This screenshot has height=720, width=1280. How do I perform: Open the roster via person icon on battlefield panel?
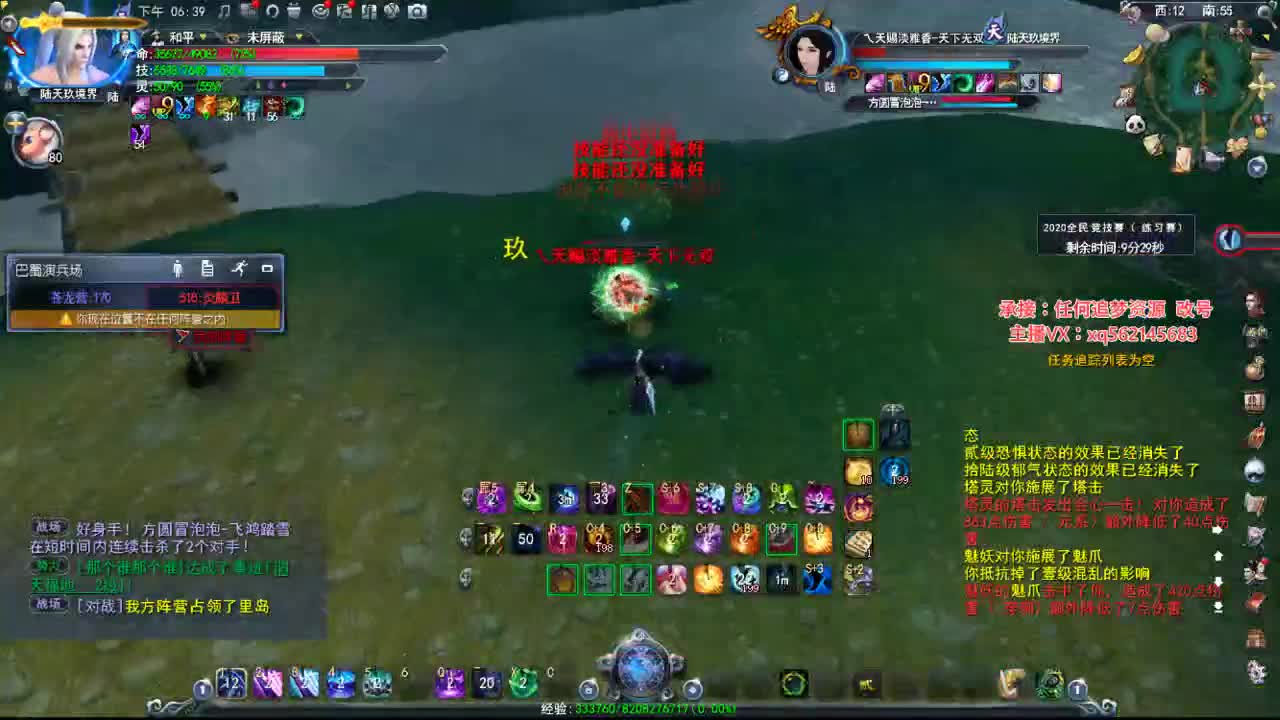pos(179,267)
